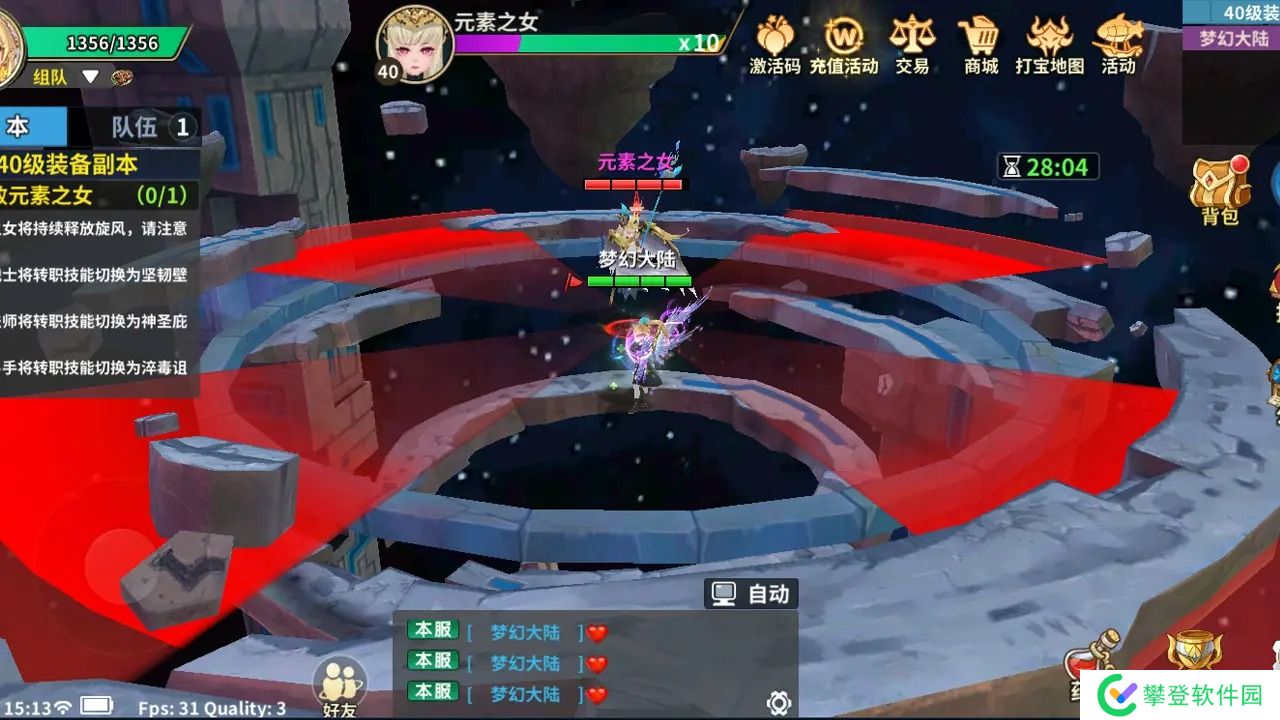Viewport: 1280px width, 720px height.
Task: Click the virtual movement joystick
Action: [x=121, y=567]
